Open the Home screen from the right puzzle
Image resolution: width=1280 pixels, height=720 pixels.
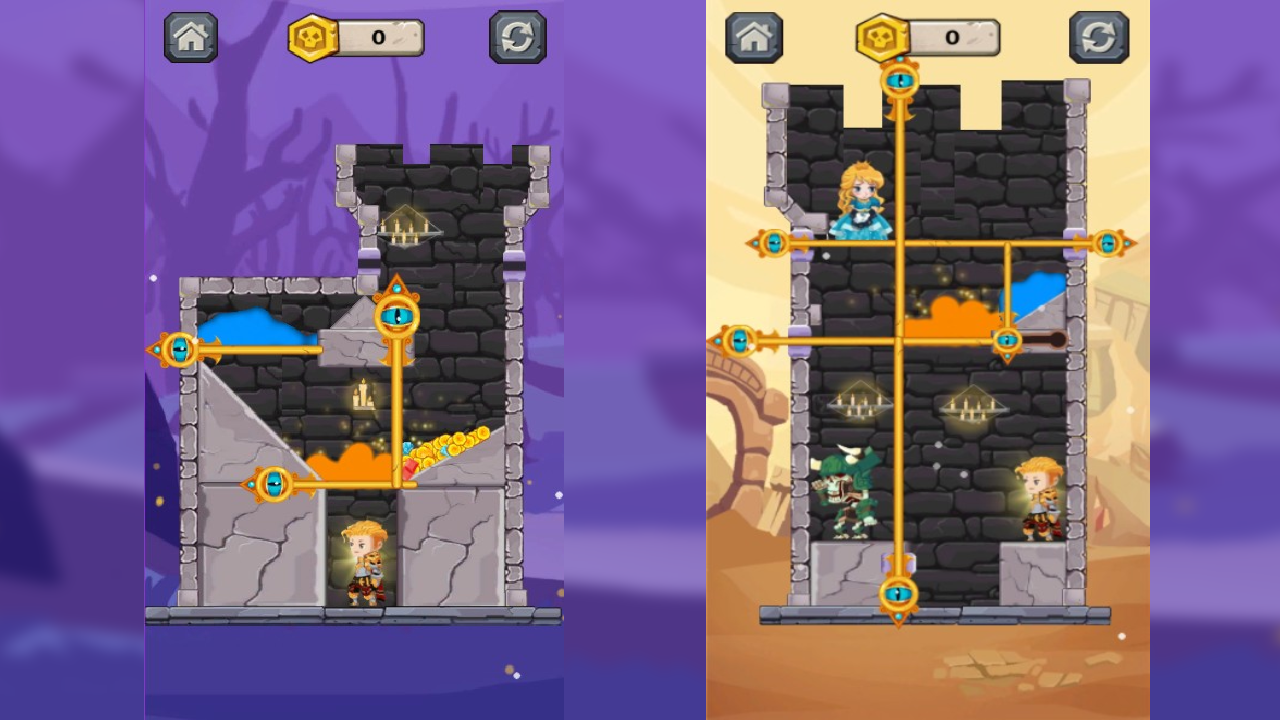pyautogui.click(x=754, y=37)
